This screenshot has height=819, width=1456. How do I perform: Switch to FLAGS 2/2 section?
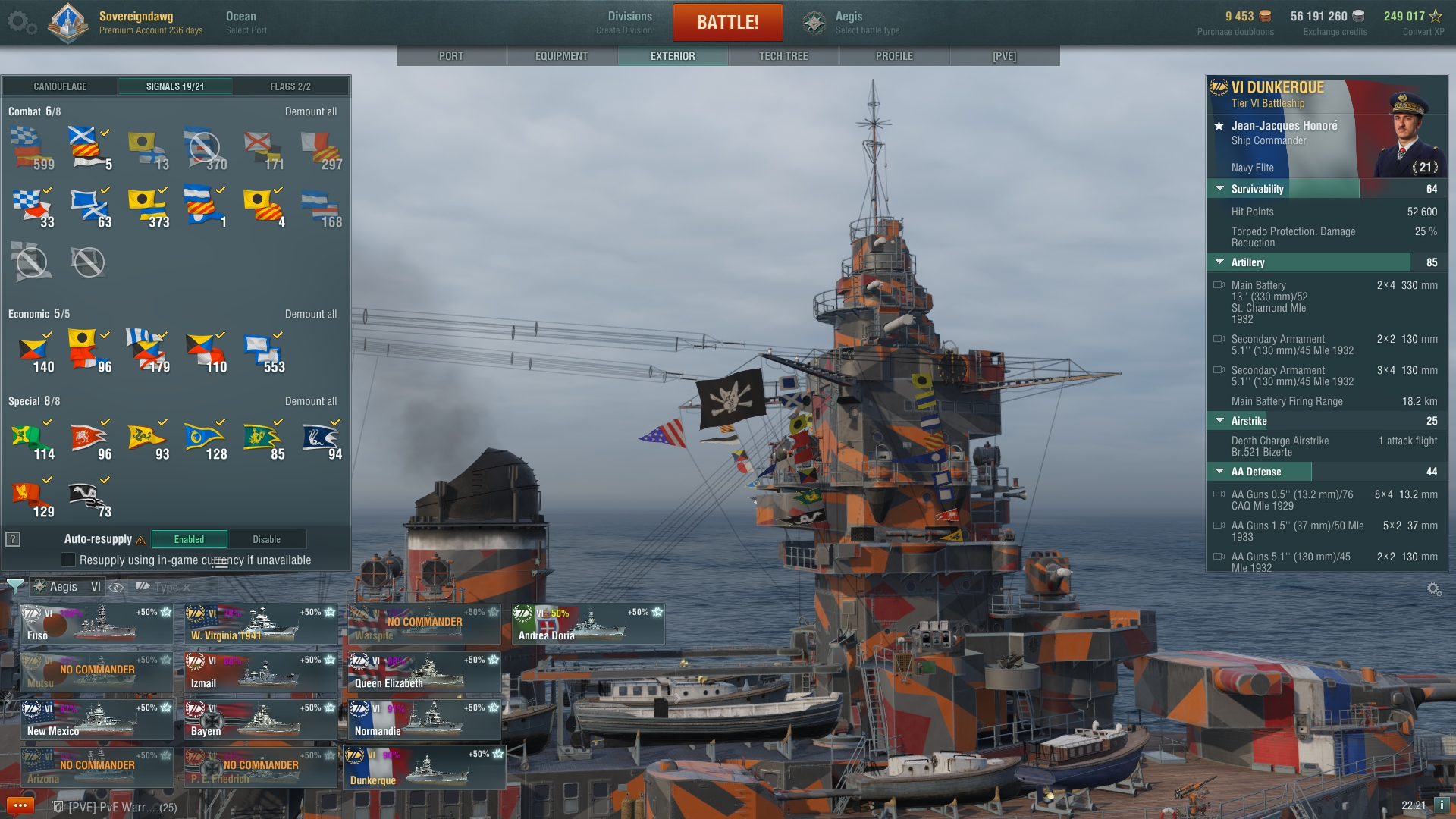[x=290, y=86]
